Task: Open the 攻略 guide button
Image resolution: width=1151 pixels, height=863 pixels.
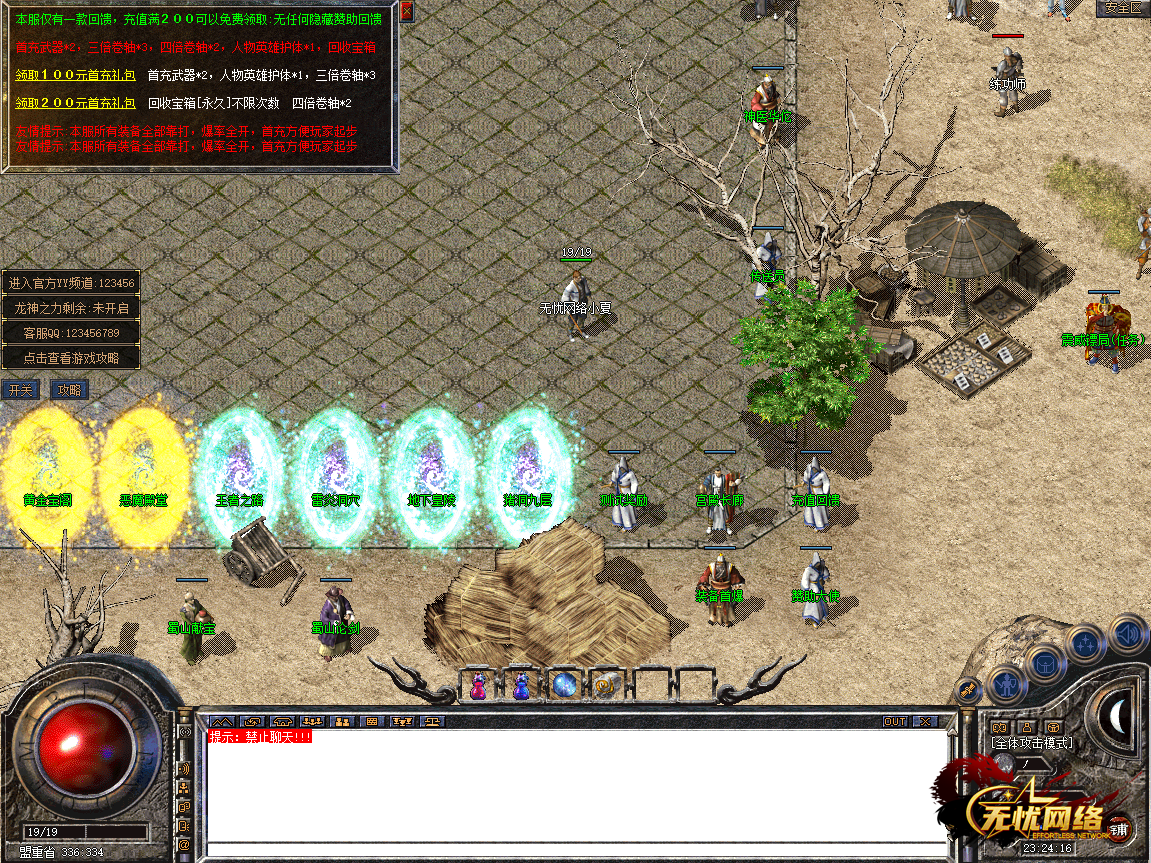Action: pos(70,390)
